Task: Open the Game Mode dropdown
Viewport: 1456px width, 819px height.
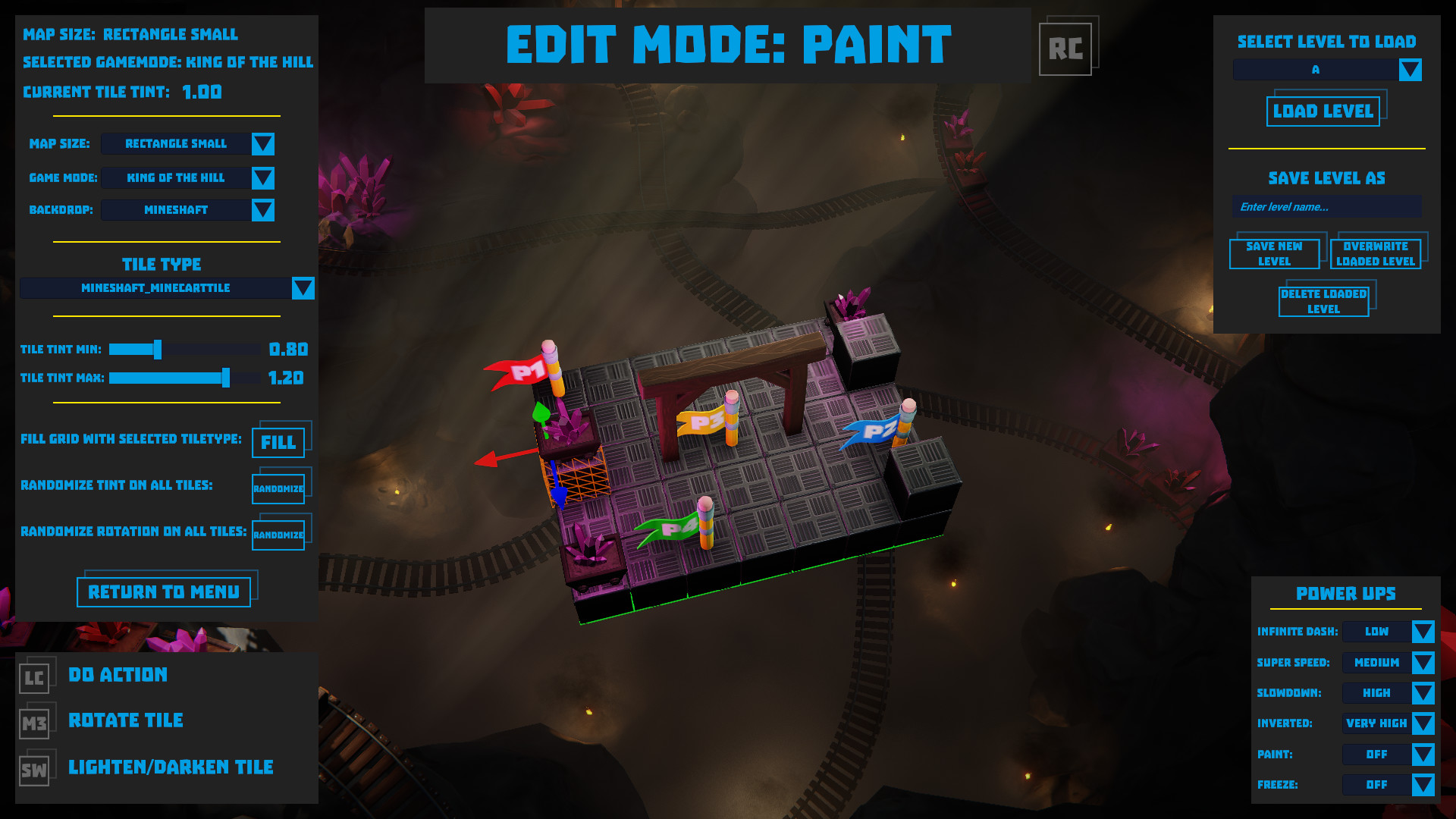Action: pos(263,177)
